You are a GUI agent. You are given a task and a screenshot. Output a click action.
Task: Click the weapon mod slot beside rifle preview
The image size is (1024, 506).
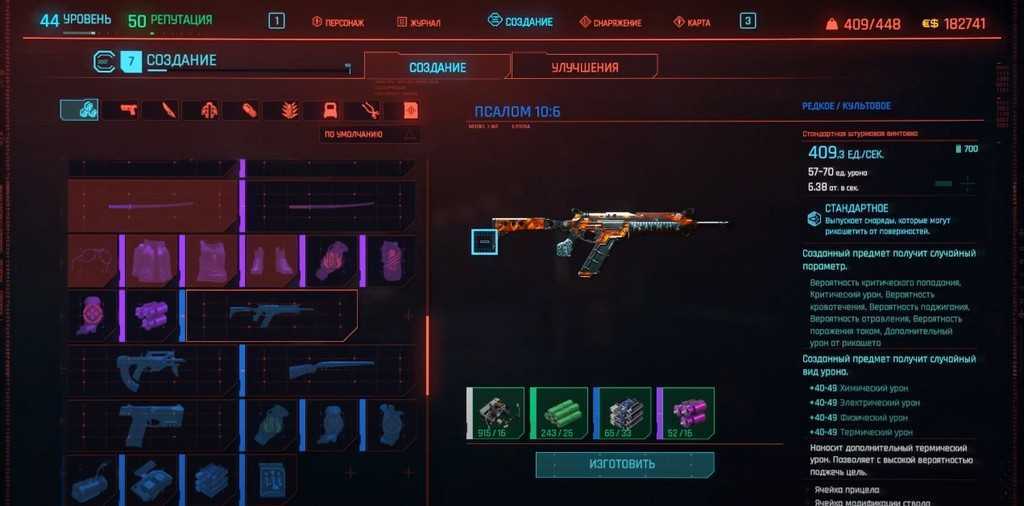click(484, 242)
